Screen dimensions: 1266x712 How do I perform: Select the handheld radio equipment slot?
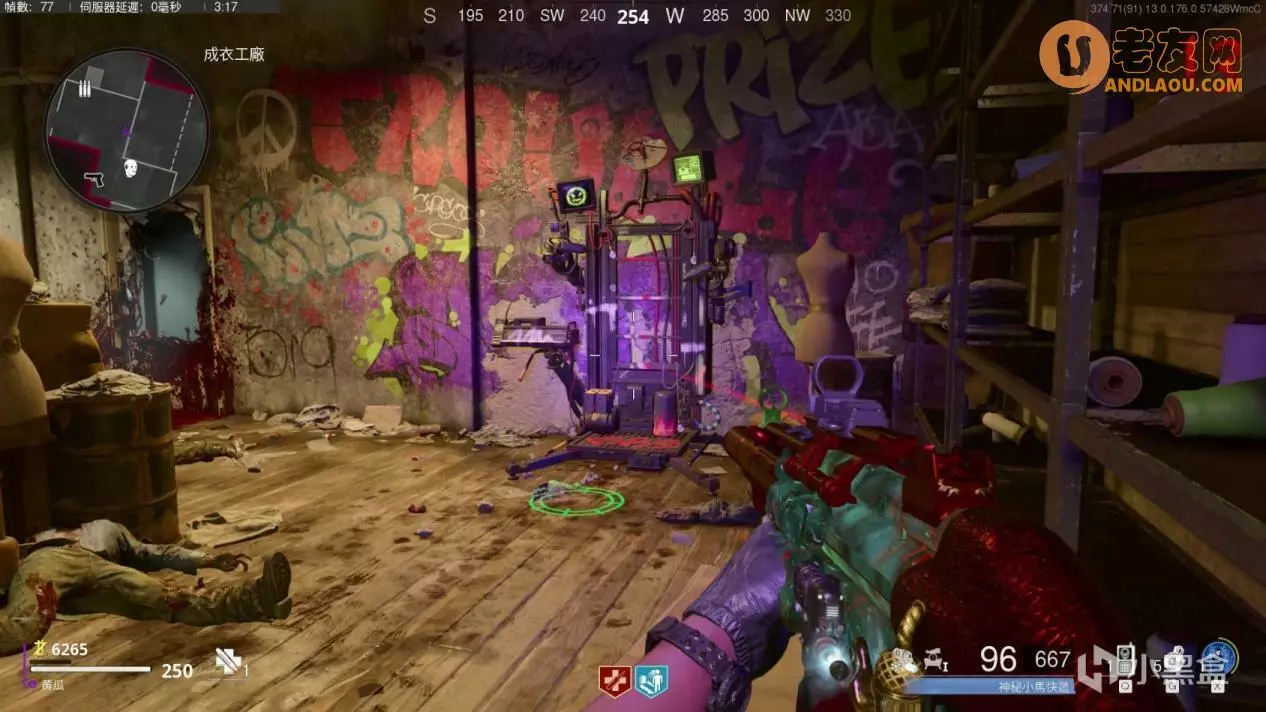click(1125, 663)
